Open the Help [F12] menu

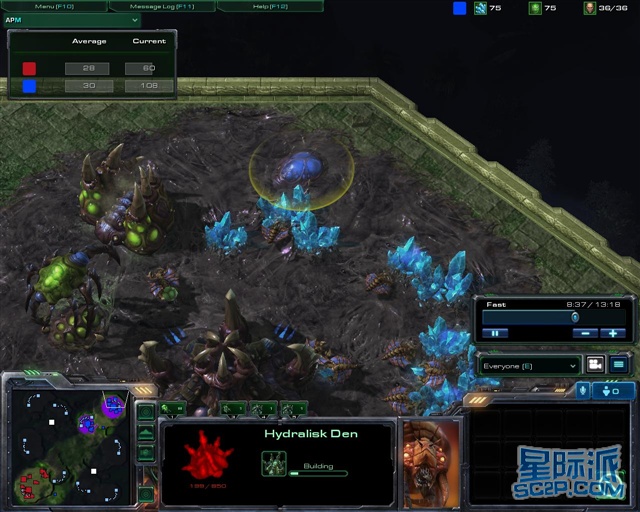click(269, 6)
